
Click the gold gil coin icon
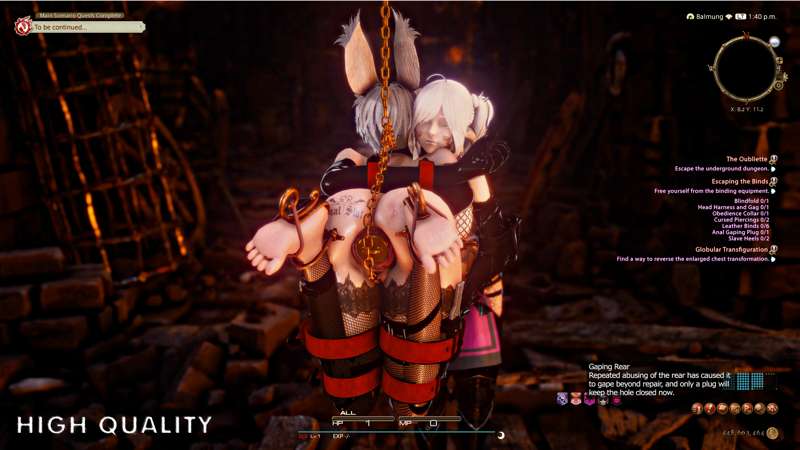[x=772, y=433]
